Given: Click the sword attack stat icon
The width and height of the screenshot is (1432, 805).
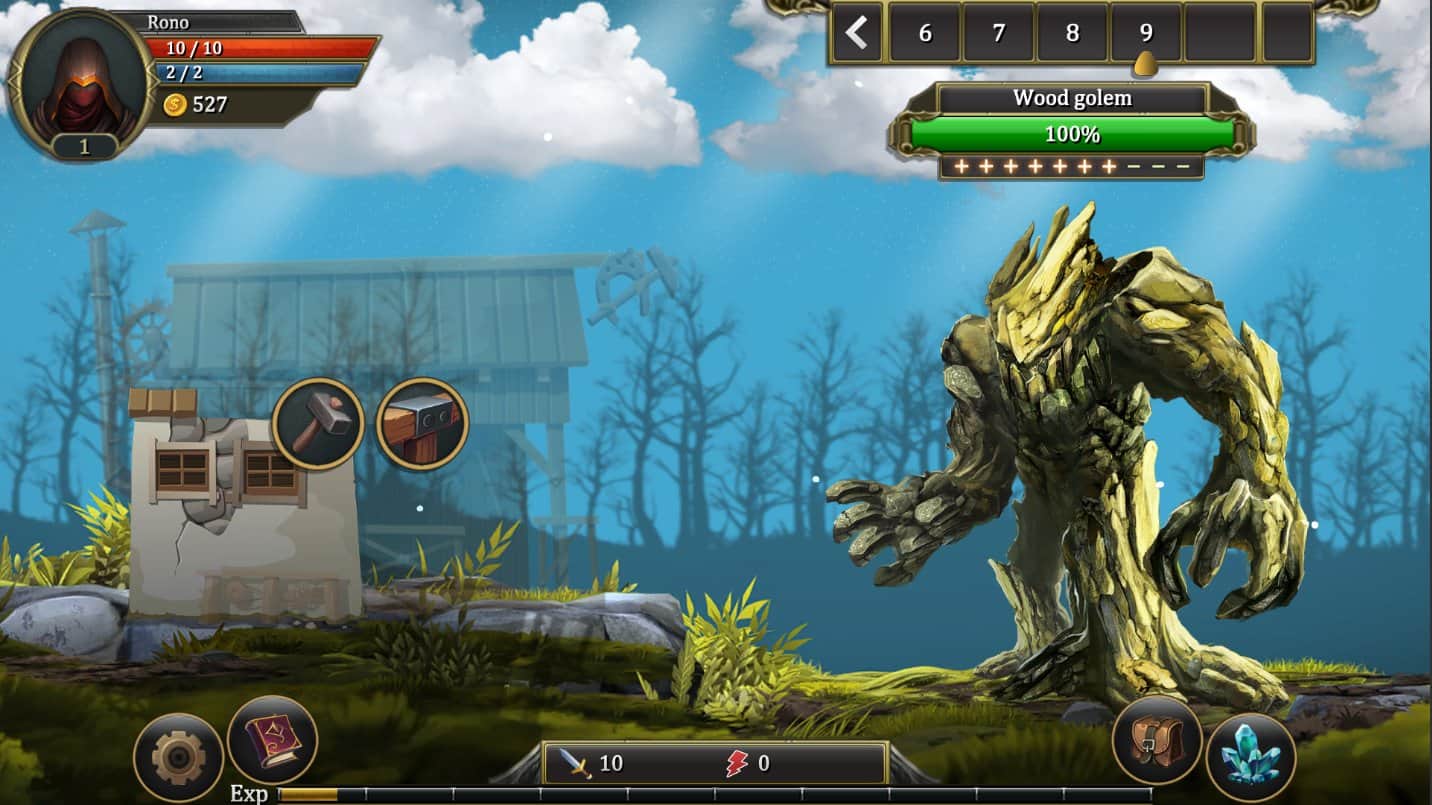Looking at the screenshot, I should click(576, 763).
